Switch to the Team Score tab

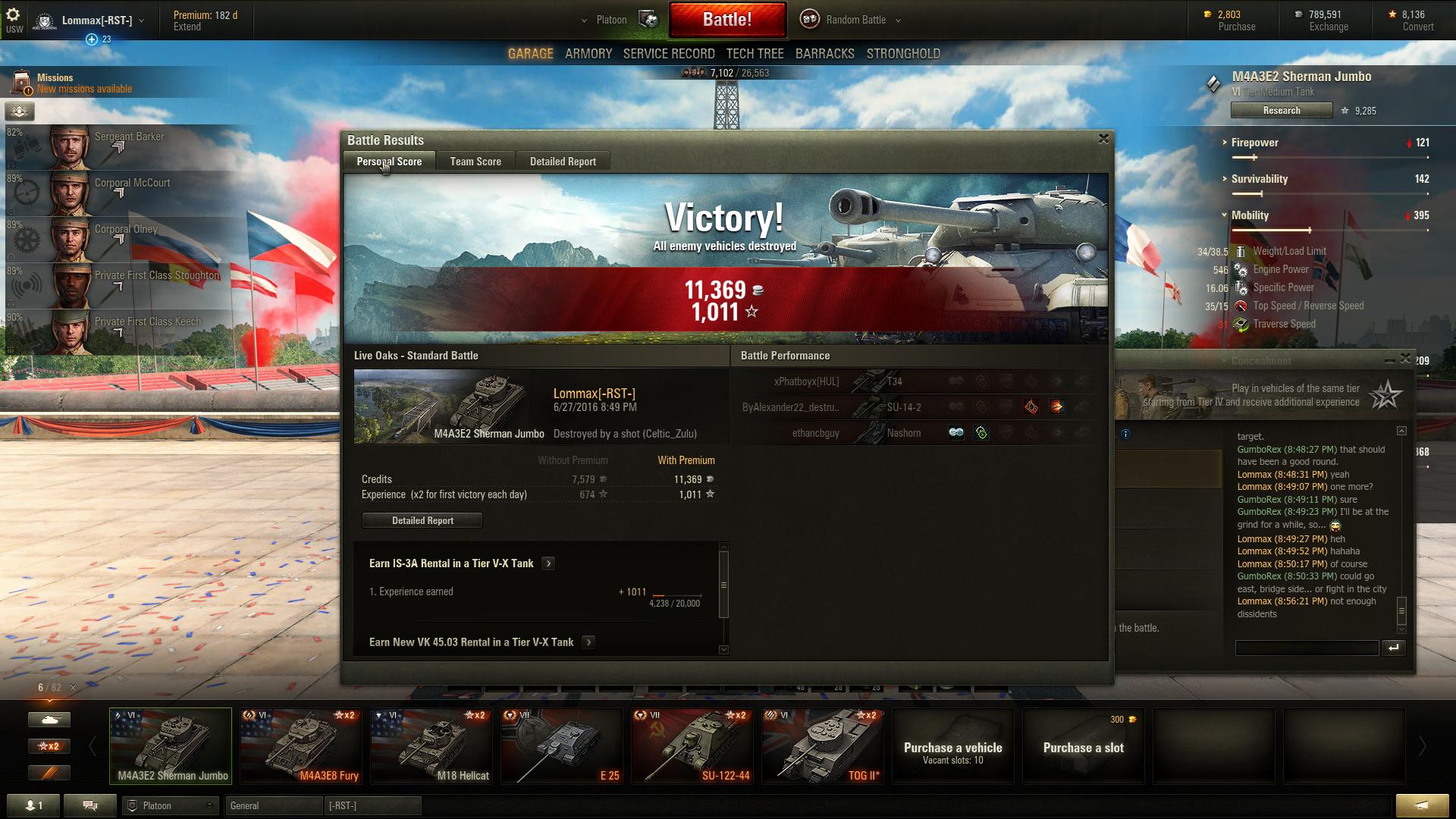click(475, 162)
